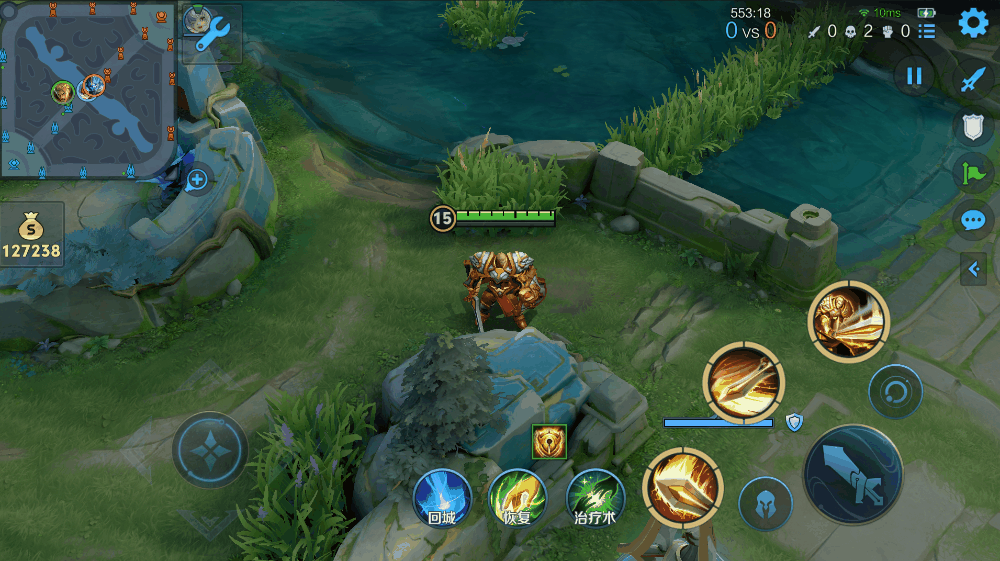Tap the circular swirl button near attack
The height and width of the screenshot is (561, 1000).
click(x=895, y=391)
